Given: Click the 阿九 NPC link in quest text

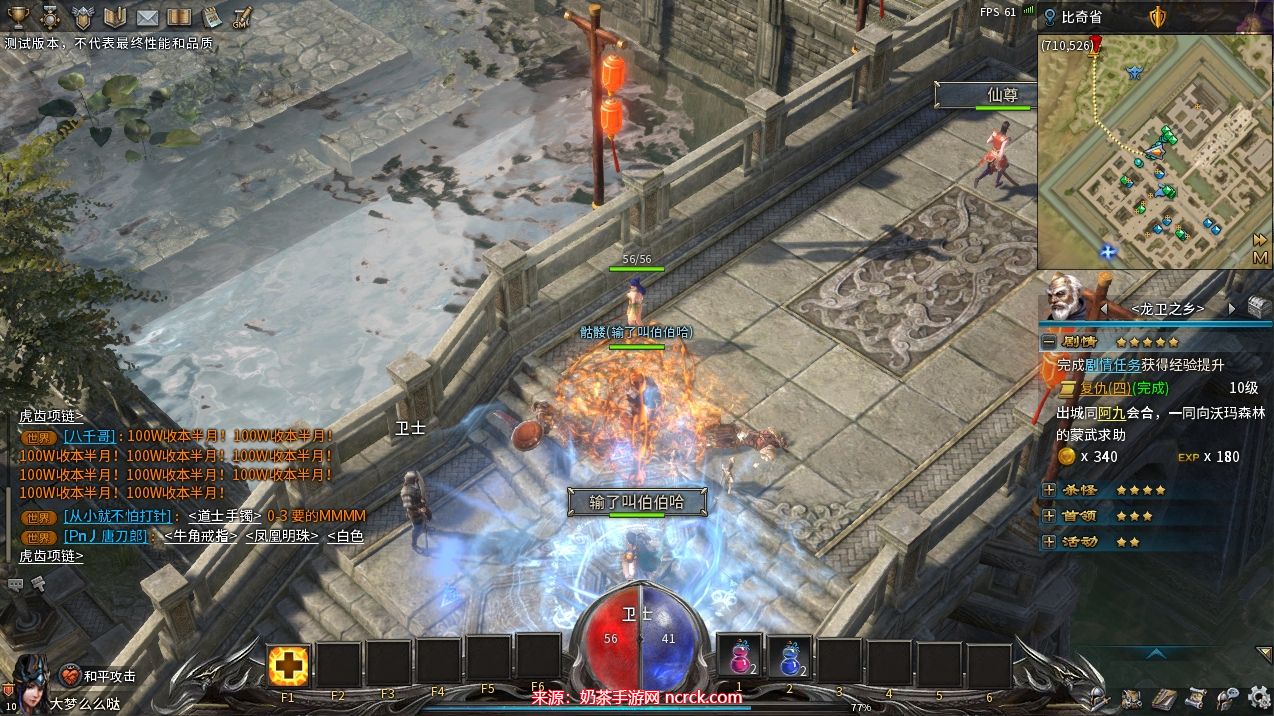Looking at the screenshot, I should point(1112,412).
